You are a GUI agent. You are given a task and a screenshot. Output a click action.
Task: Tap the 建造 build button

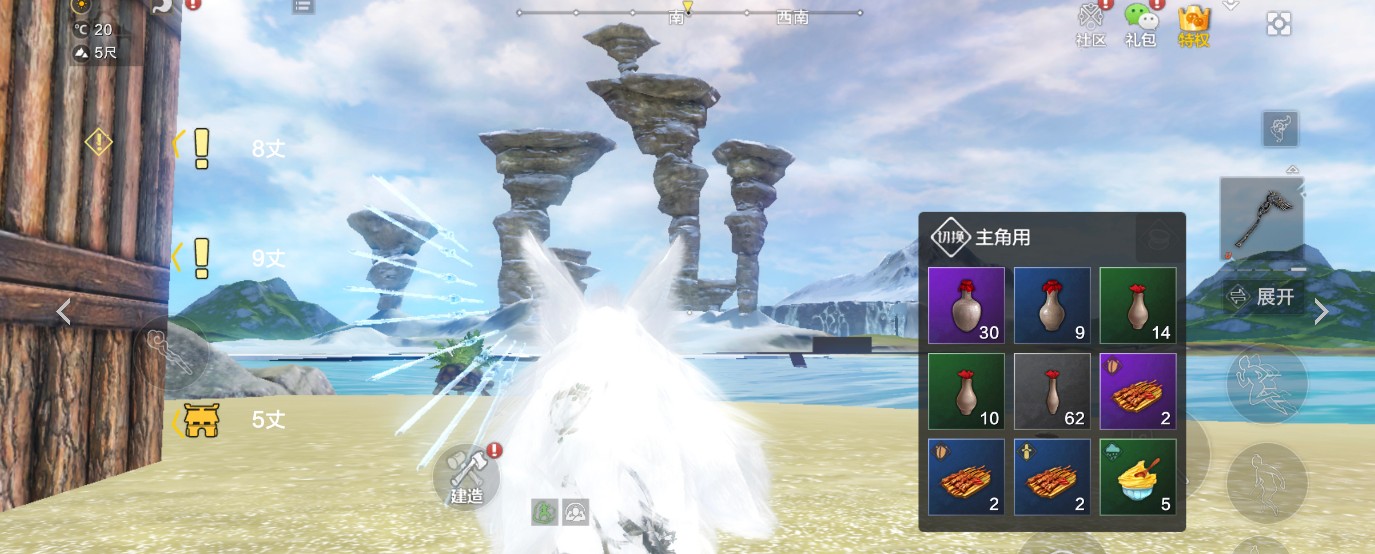click(x=466, y=474)
